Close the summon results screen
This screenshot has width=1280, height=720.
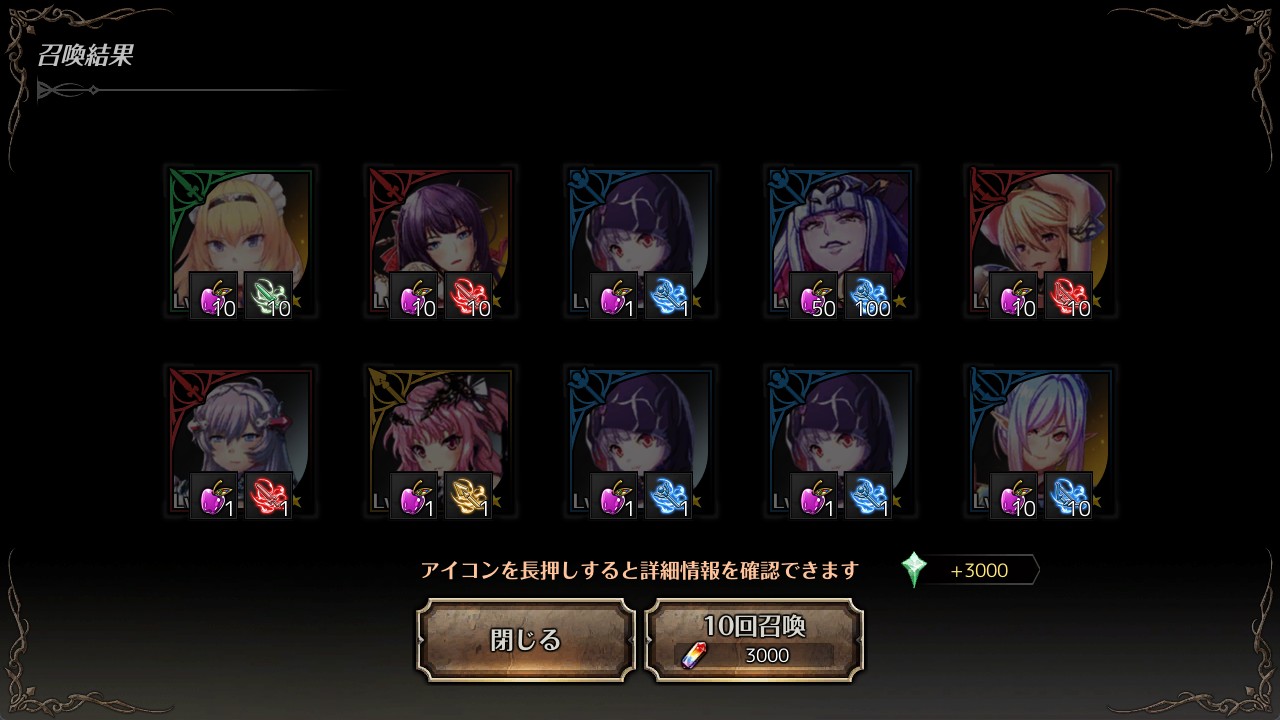(x=526, y=640)
